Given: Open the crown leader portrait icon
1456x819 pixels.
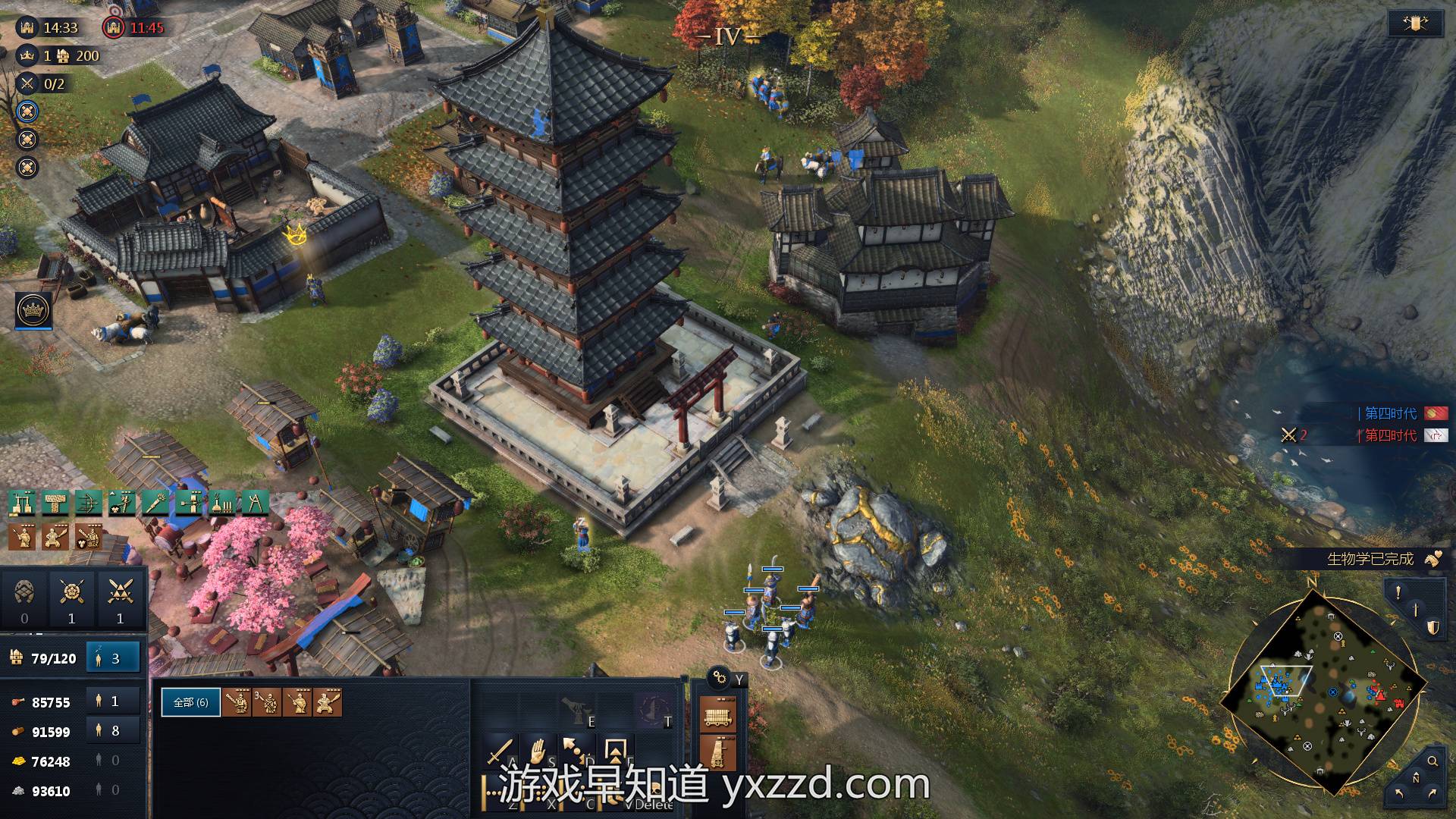Looking at the screenshot, I should click(33, 309).
